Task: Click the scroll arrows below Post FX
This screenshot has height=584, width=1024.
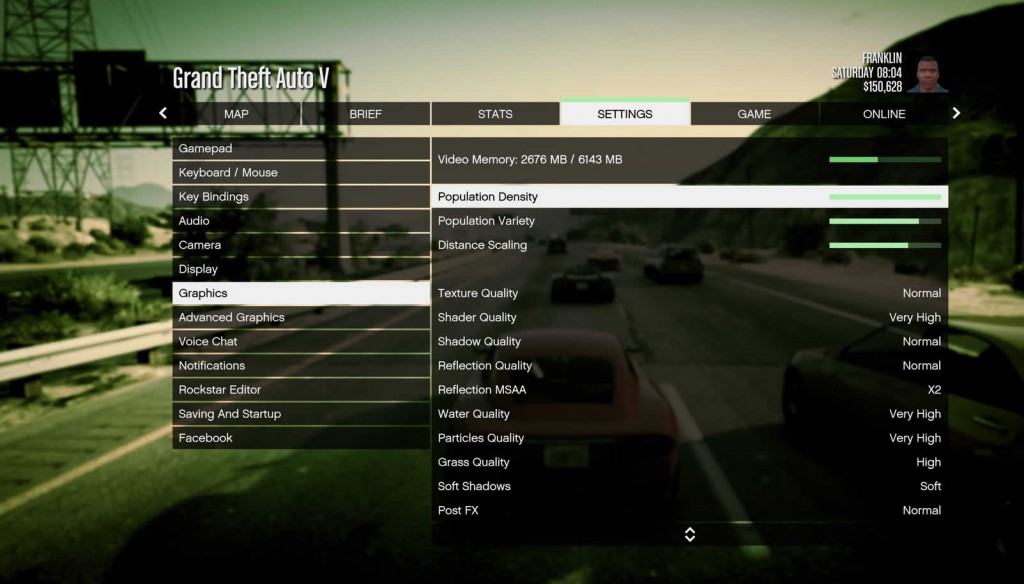Action: 689,535
